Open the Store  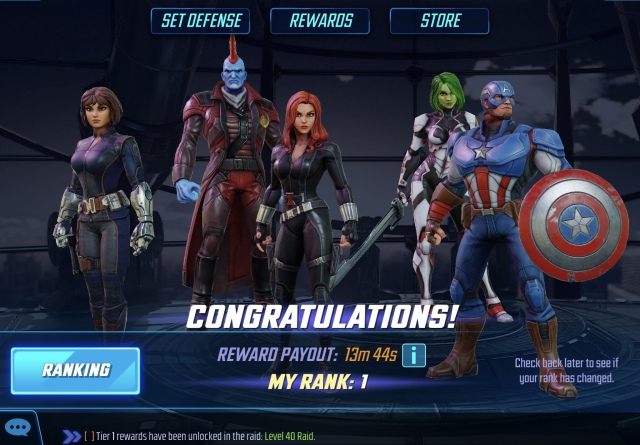pyautogui.click(x=439, y=21)
